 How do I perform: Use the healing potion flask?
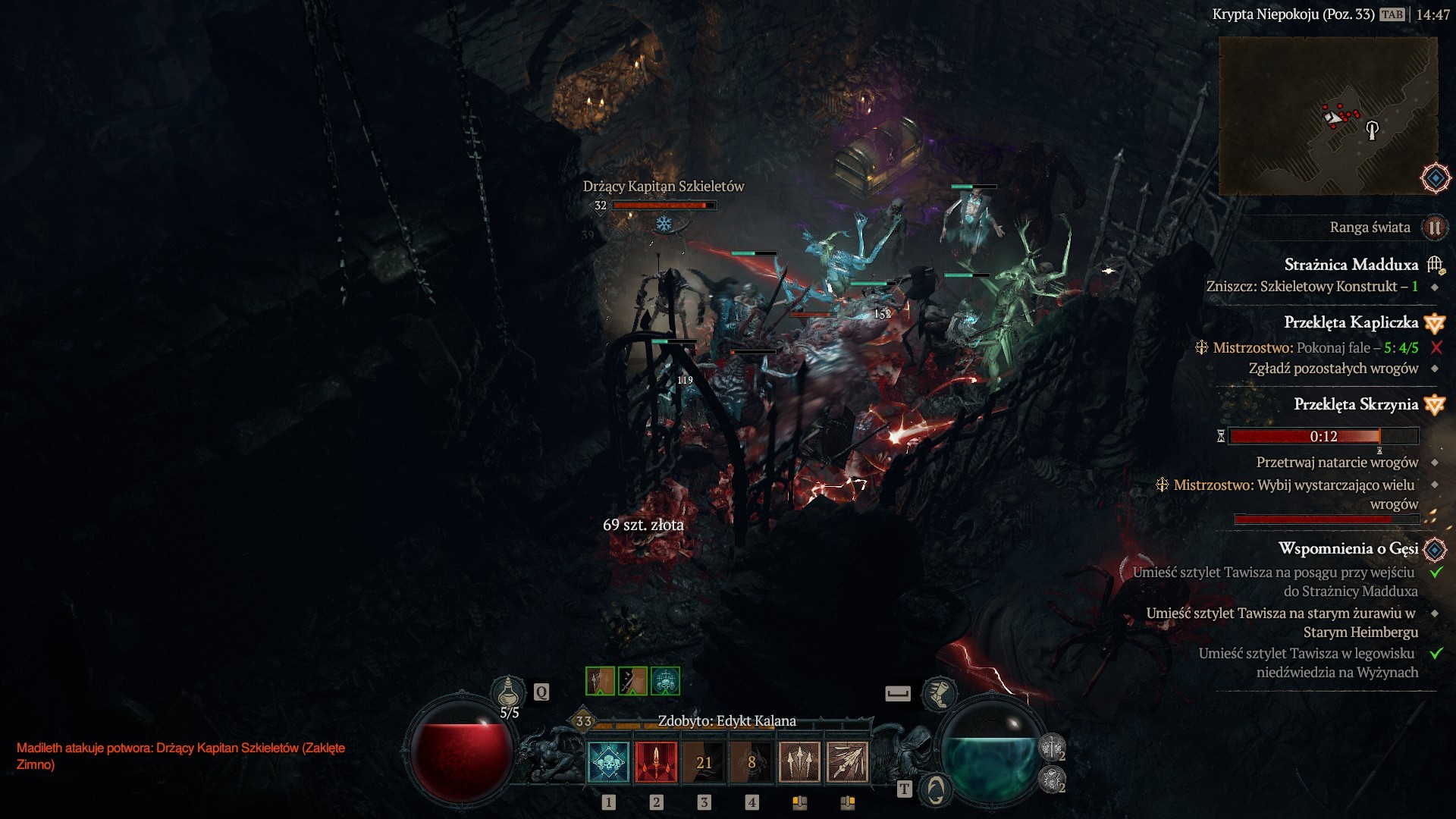[509, 691]
